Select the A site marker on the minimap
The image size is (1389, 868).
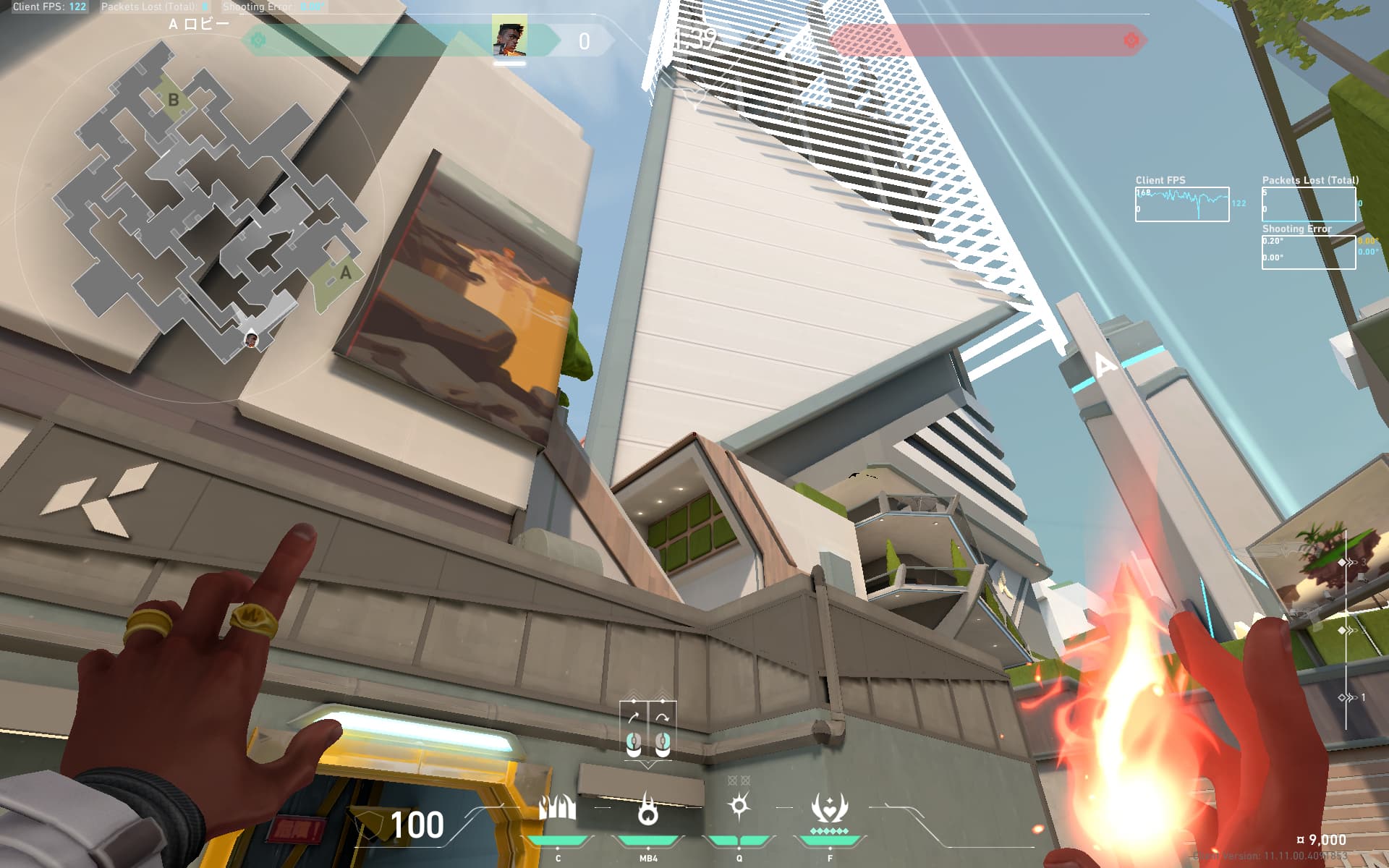pyautogui.click(x=345, y=273)
